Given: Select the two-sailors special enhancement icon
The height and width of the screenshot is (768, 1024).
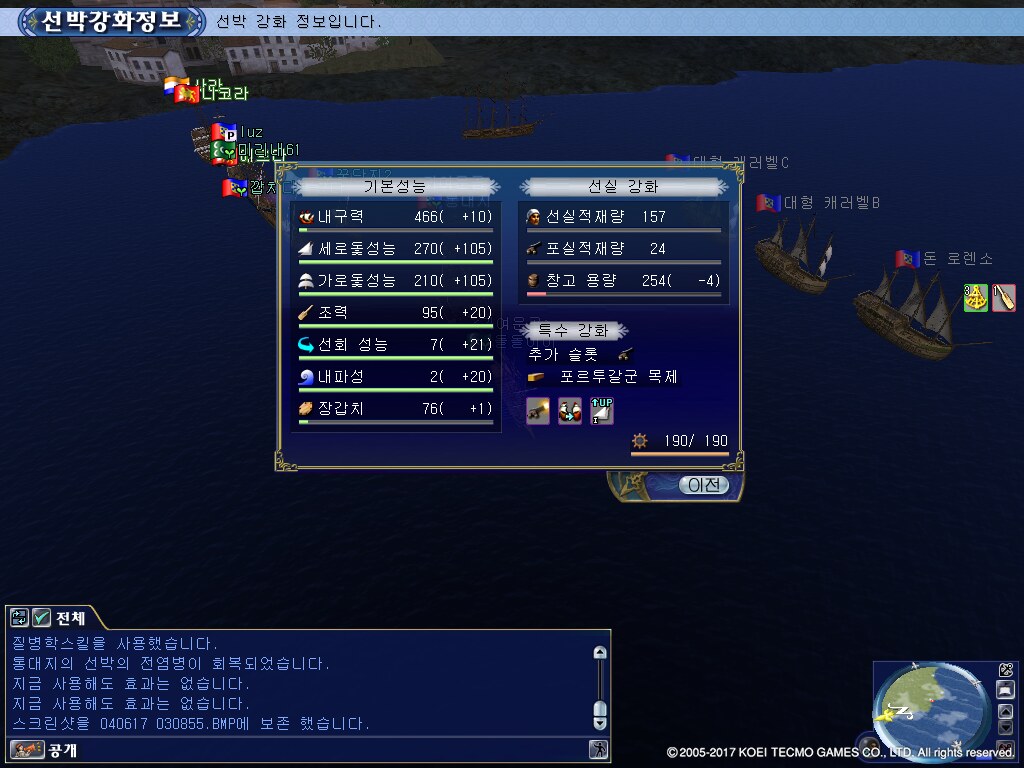Looking at the screenshot, I should (570, 410).
